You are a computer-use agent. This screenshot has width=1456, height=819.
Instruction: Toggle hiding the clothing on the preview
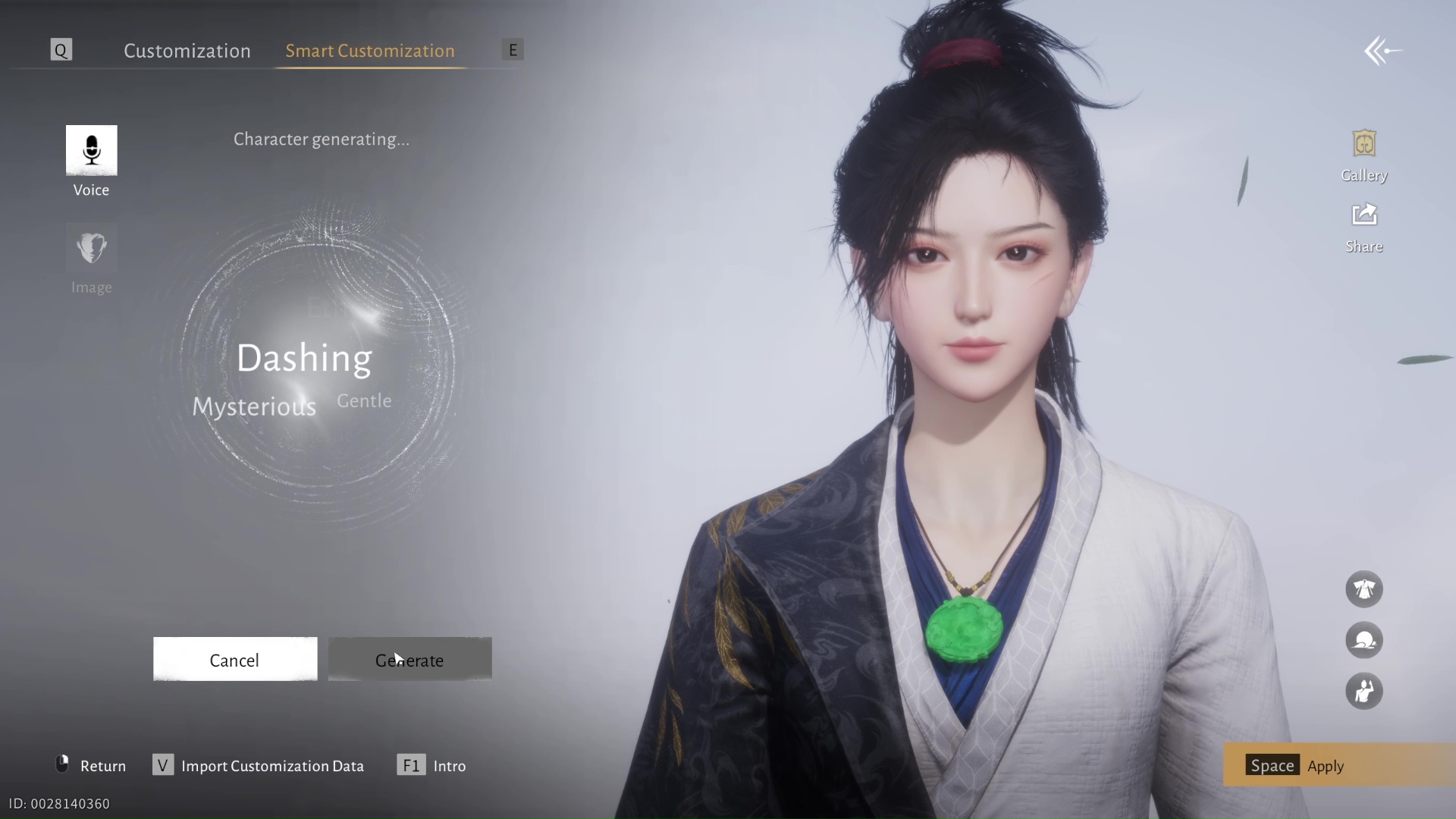1364,589
